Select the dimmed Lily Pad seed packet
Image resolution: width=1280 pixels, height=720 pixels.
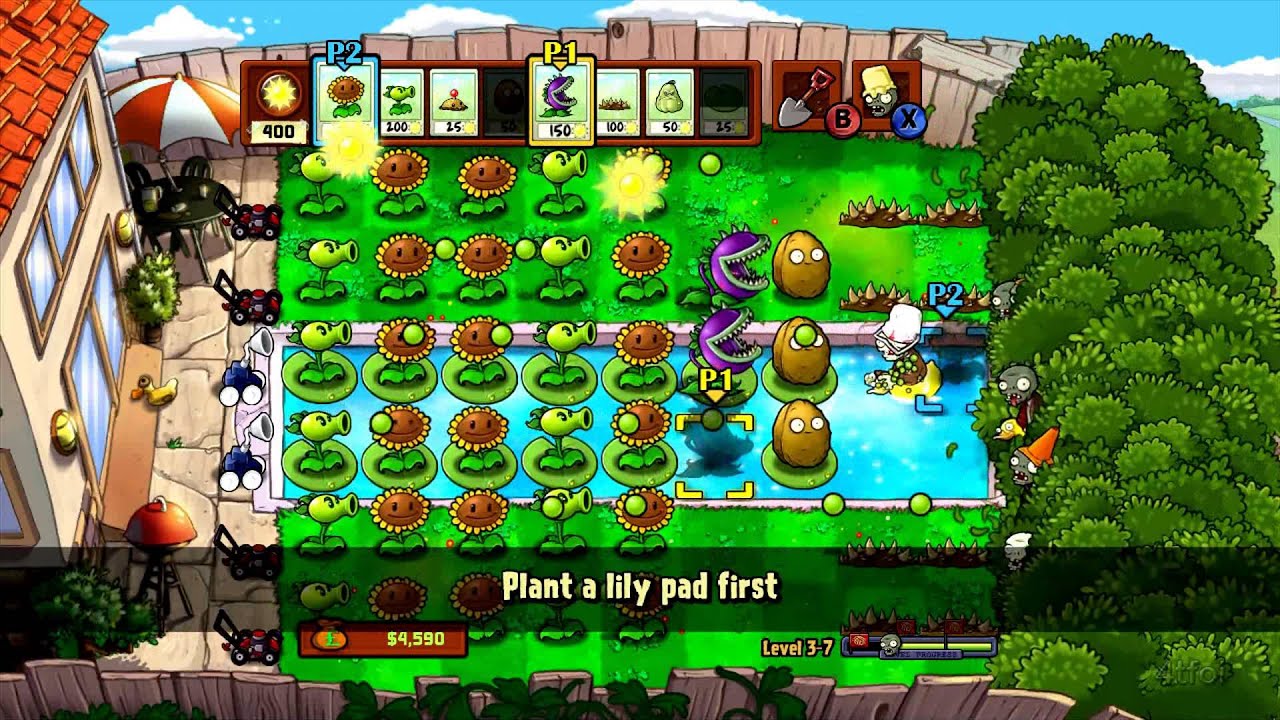[723, 102]
